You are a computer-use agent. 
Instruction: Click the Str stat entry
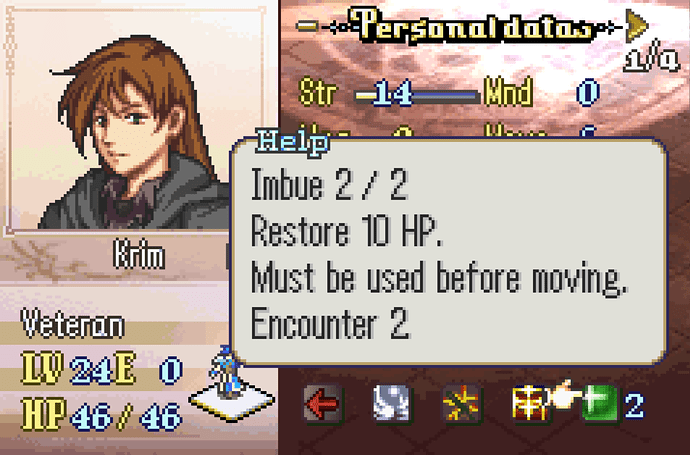(314, 94)
